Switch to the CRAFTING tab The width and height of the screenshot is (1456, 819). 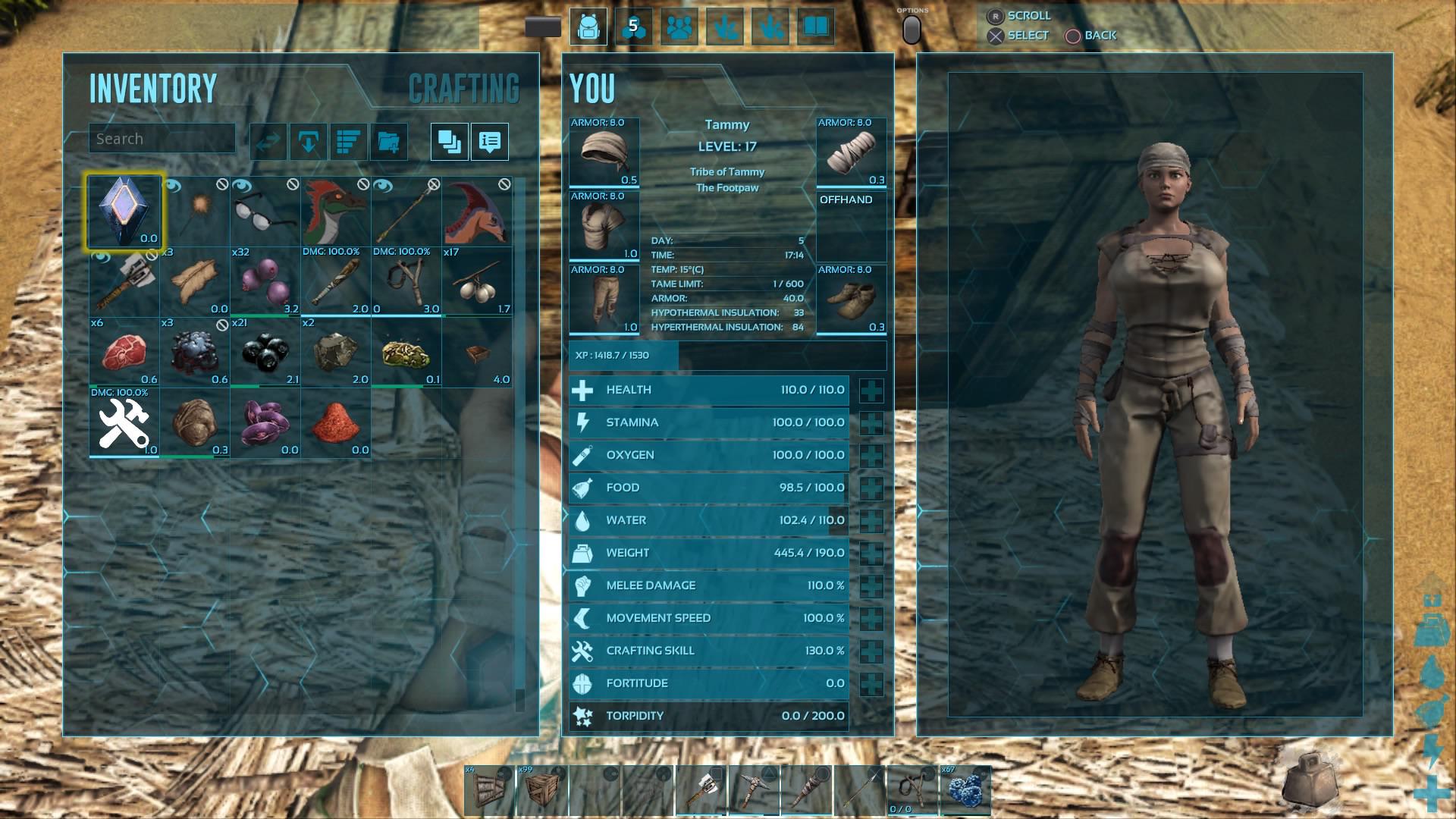(463, 87)
